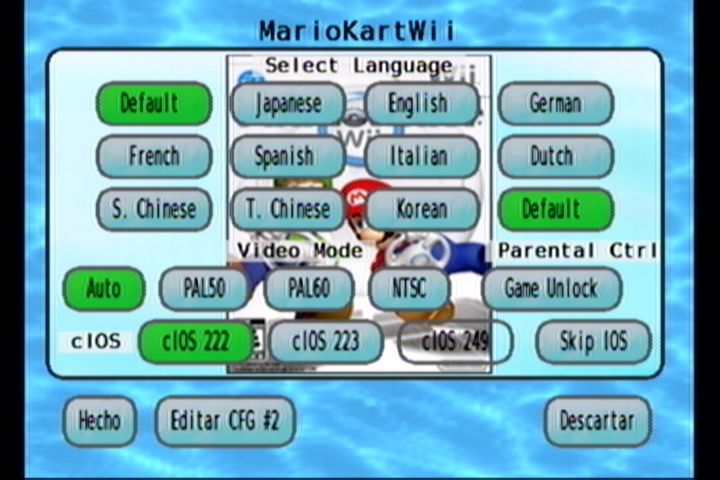Select Japanese as the game language
Screen dimensions: 720x480
click(288, 104)
